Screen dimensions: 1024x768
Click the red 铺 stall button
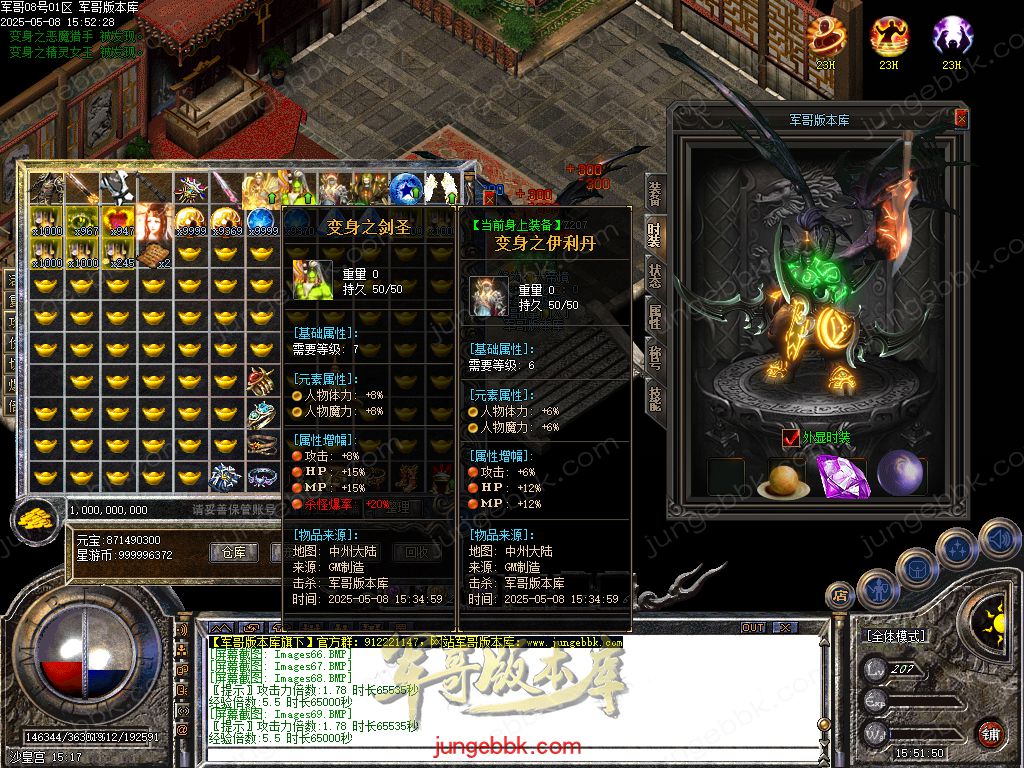[x=990, y=733]
